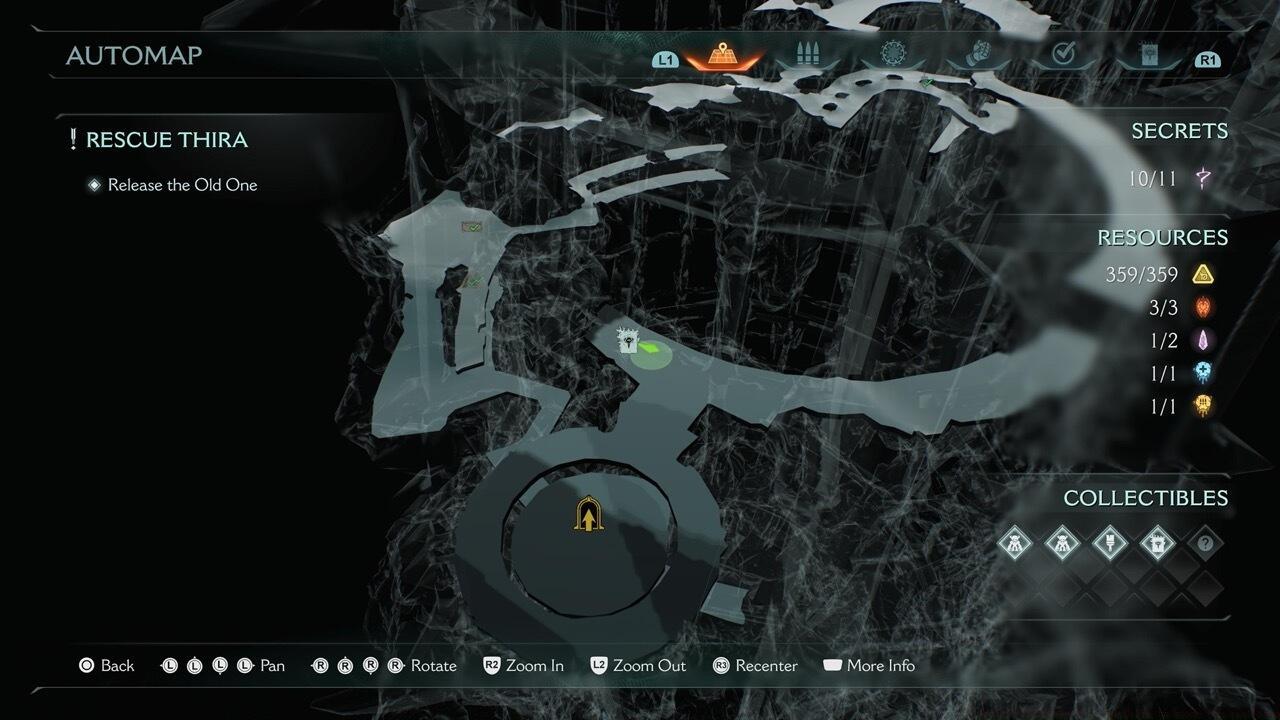
Task: Click the undiscovered question mark collectible
Action: [x=1205, y=543]
